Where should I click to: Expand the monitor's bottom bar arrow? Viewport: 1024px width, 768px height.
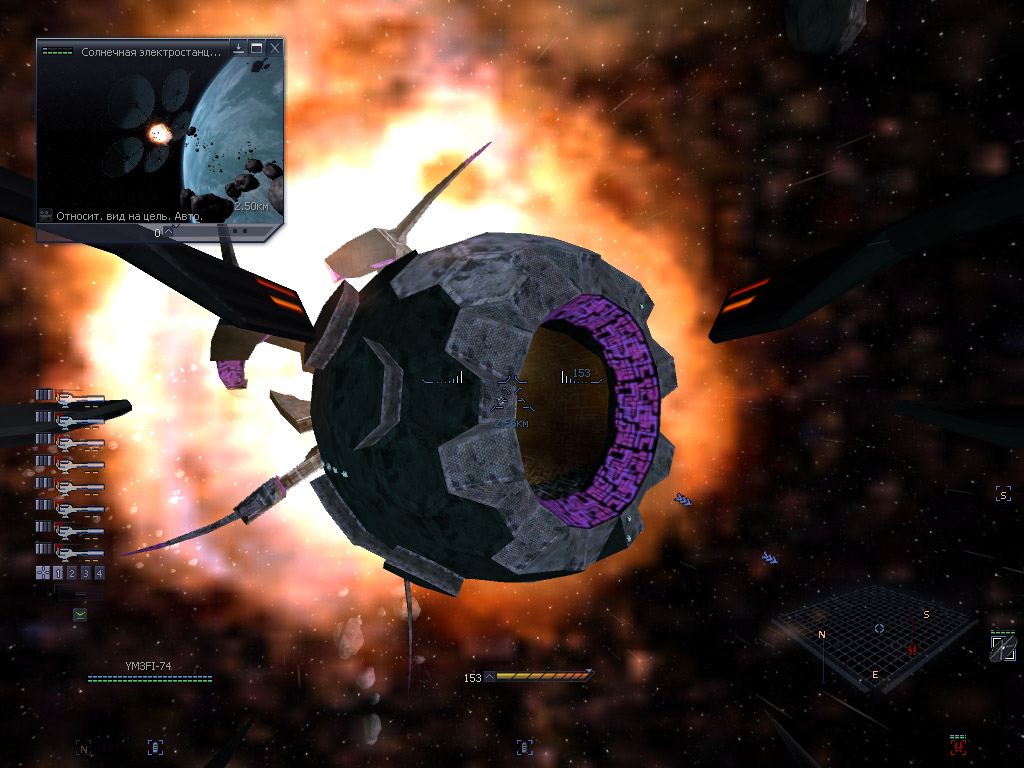tap(166, 232)
